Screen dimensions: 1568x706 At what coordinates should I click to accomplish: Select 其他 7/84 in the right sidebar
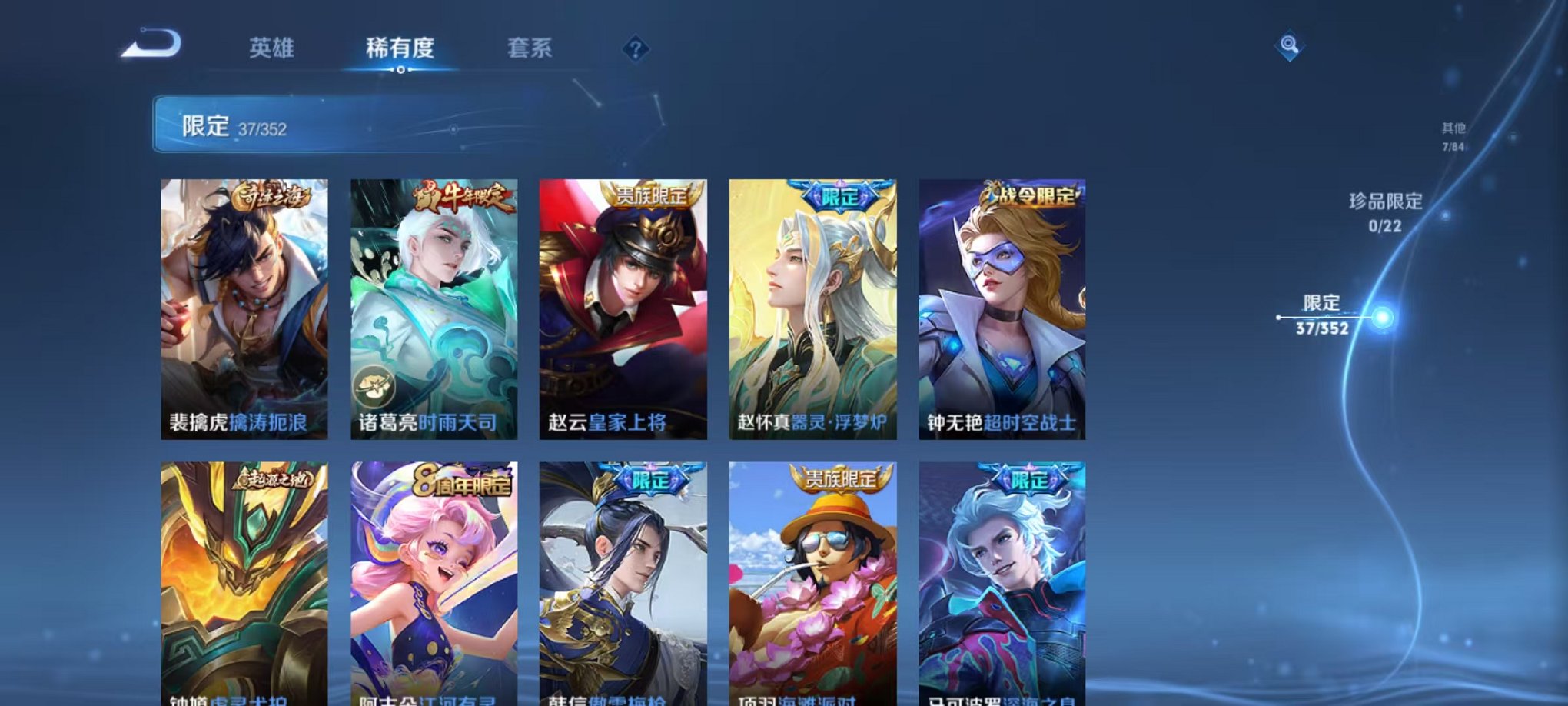click(1452, 136)
